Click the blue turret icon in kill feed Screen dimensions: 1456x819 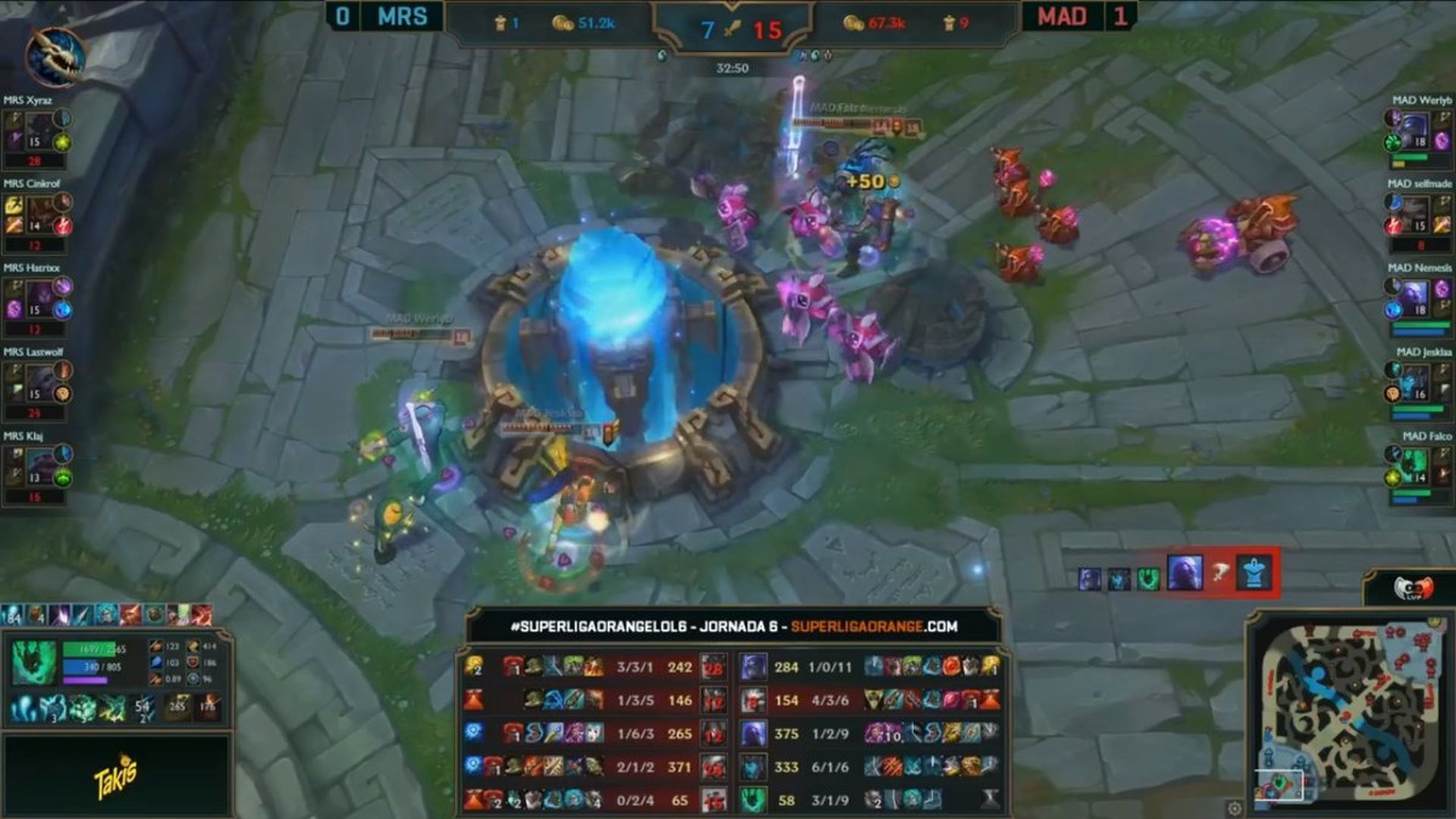1254,573
